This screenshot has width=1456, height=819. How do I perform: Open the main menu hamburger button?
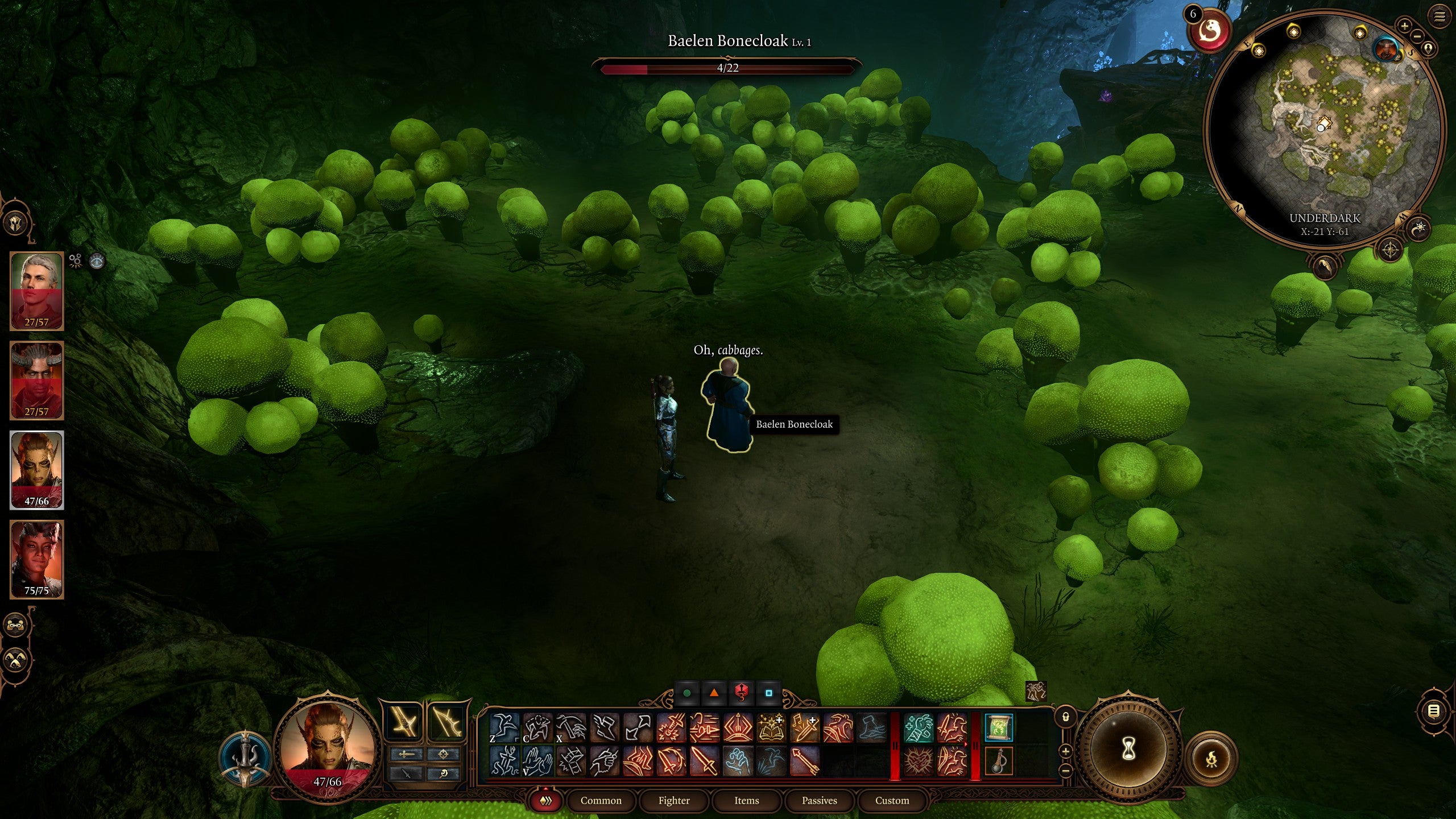[x=1439, y=16]
